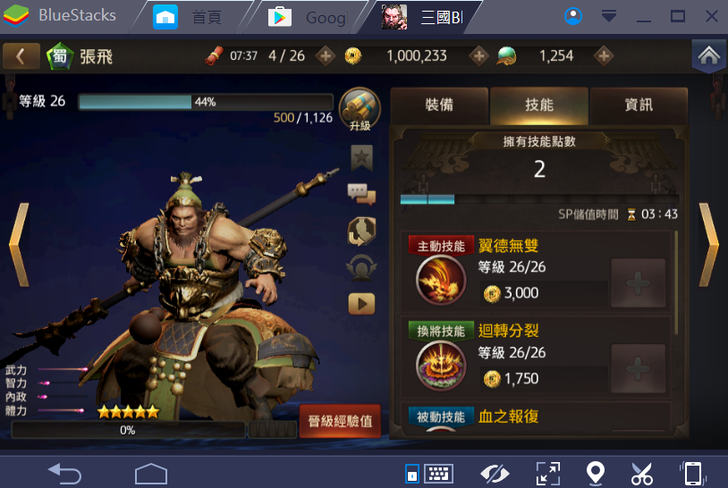Image resolution: width=728 pixels, height=488 pixels.
Task: Show the previous hero with the left arrow
Action: 18,244
